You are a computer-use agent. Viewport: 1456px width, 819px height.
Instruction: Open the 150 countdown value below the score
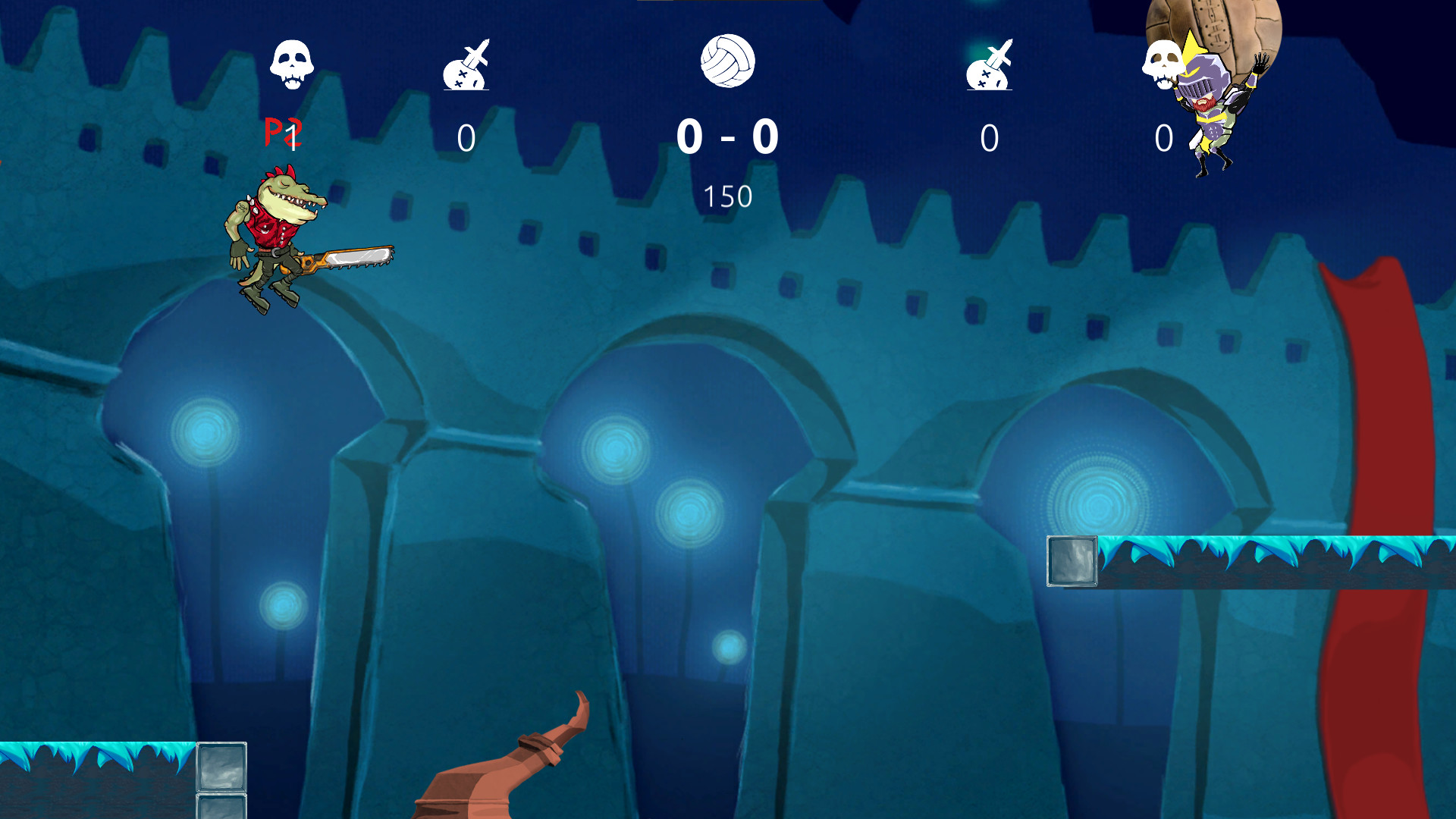point(730,195)
